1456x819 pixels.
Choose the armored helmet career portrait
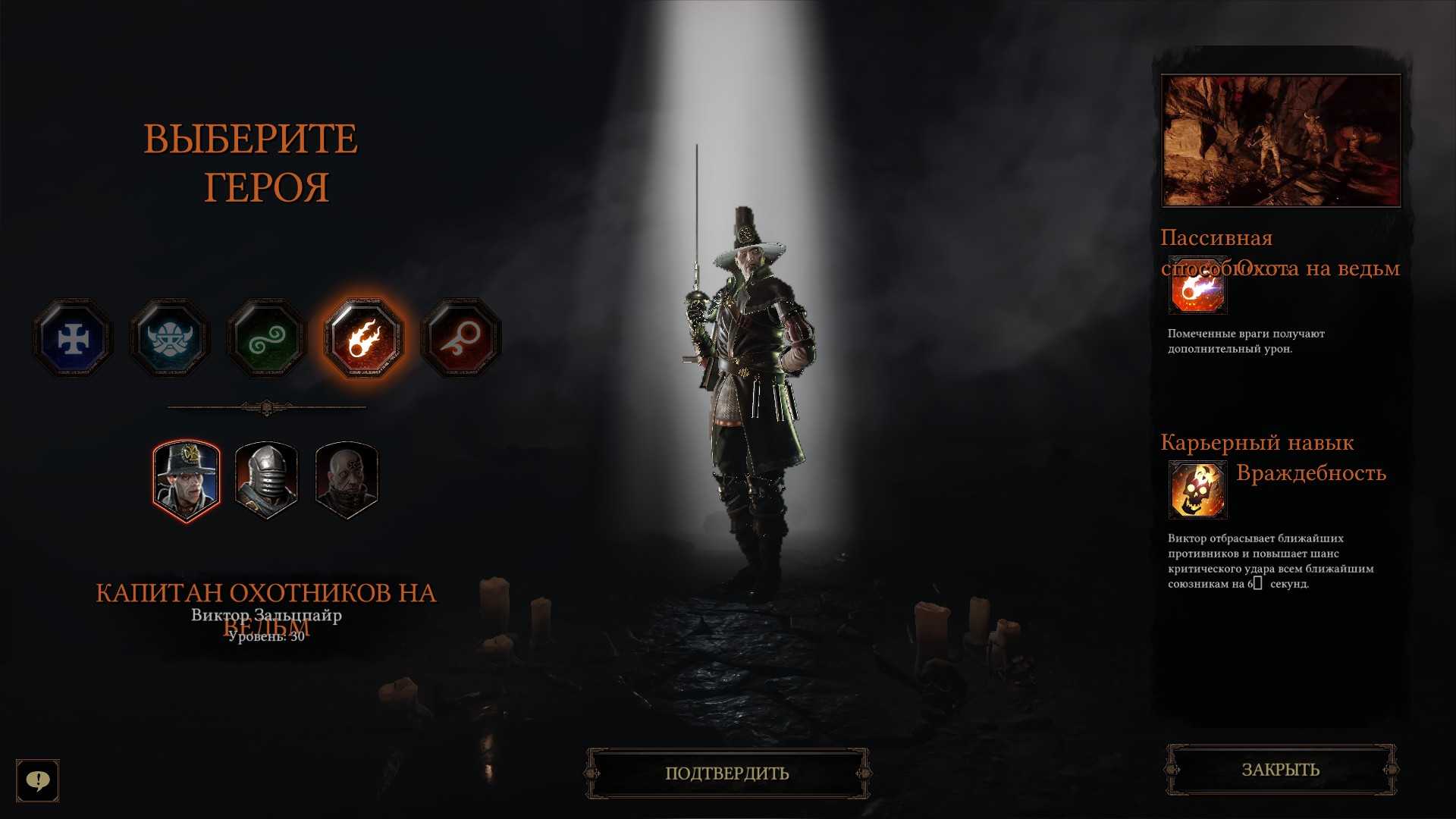point(266,482)
